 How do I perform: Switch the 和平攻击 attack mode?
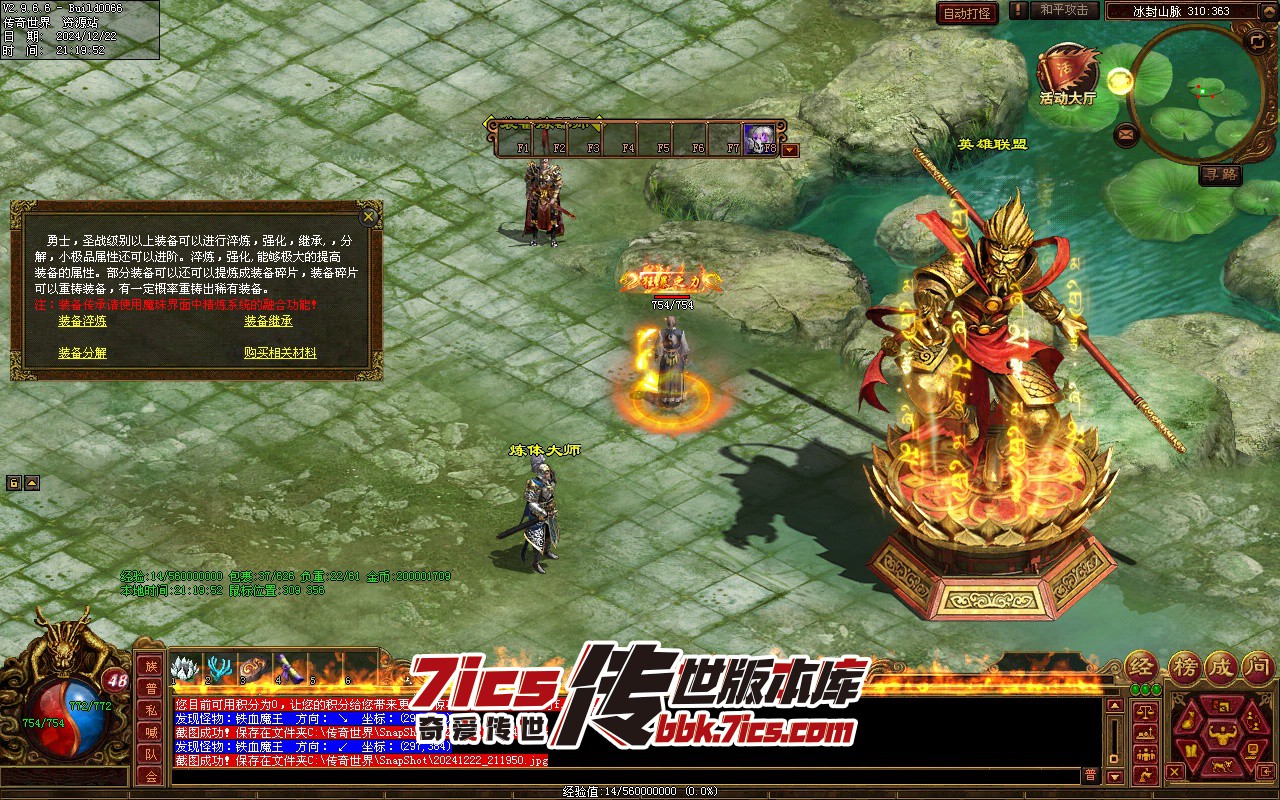point(1063,10)
